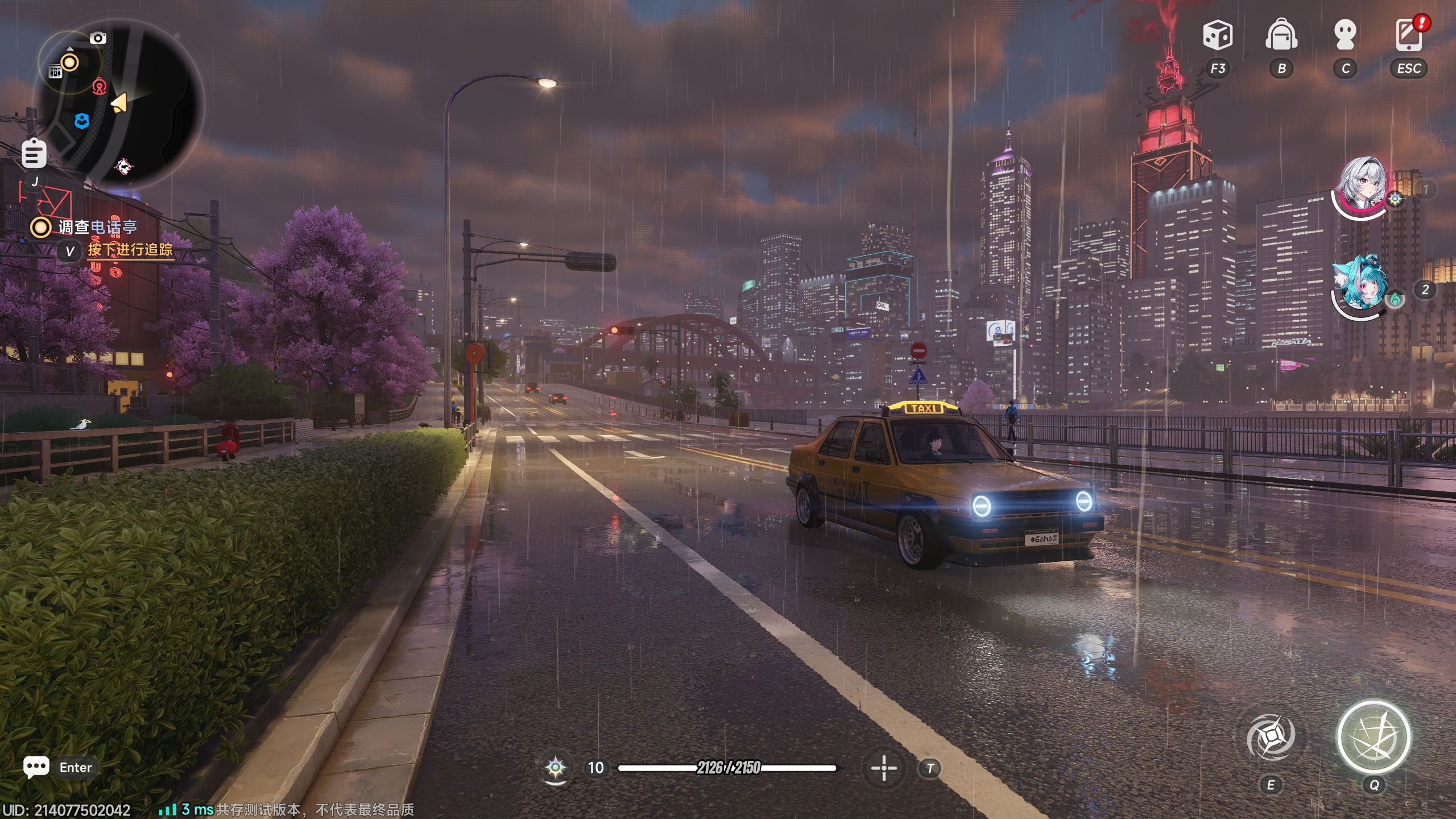Open the dice cube menu icon
This screenshot has width=1456, height=819.
[1218, 35]
